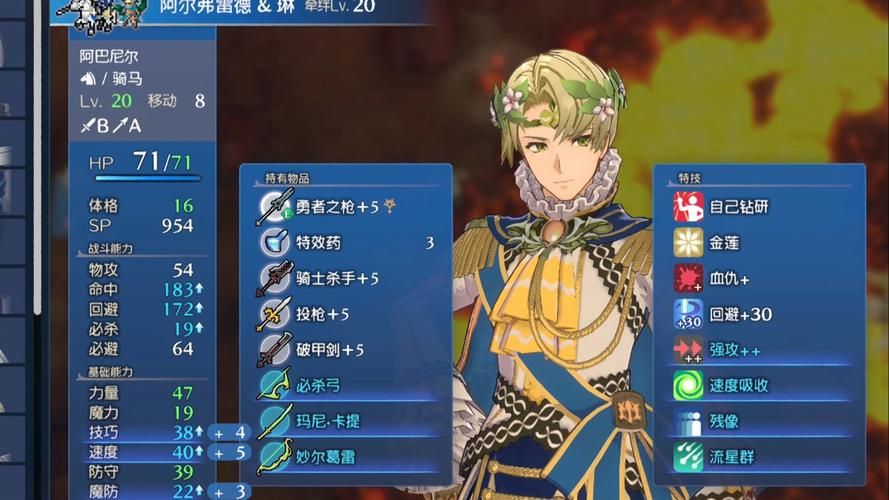Select the 回避+30 skill

[760, 315]
